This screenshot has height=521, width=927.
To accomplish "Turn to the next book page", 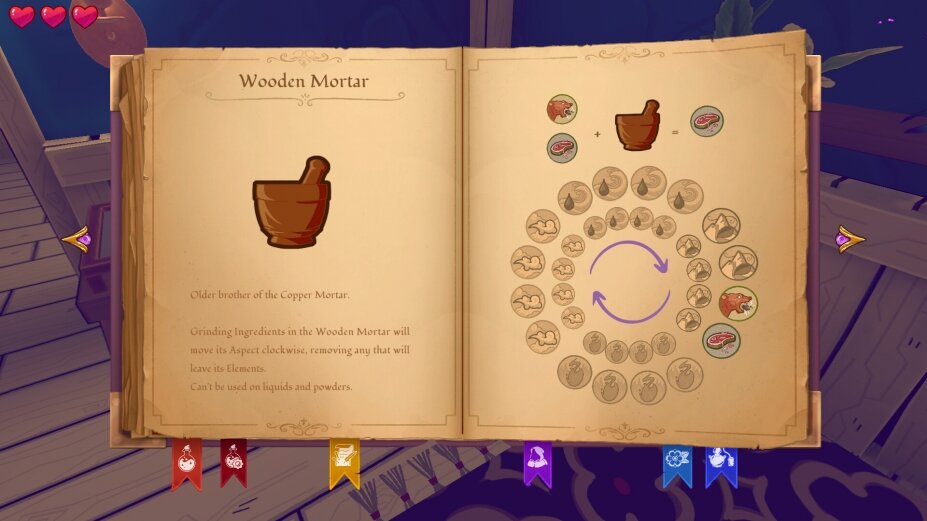I will (850, 239).
